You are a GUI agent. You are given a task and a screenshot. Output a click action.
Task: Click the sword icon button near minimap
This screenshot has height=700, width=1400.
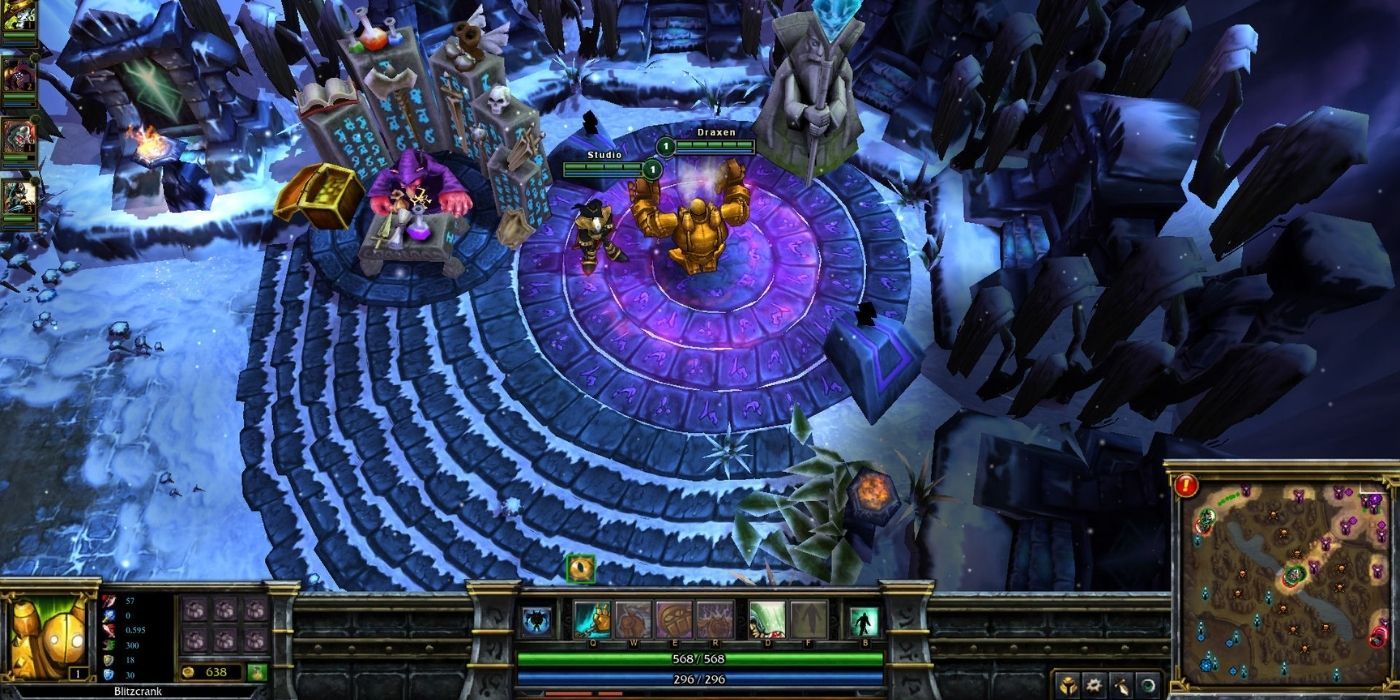tap(1123, 686)
